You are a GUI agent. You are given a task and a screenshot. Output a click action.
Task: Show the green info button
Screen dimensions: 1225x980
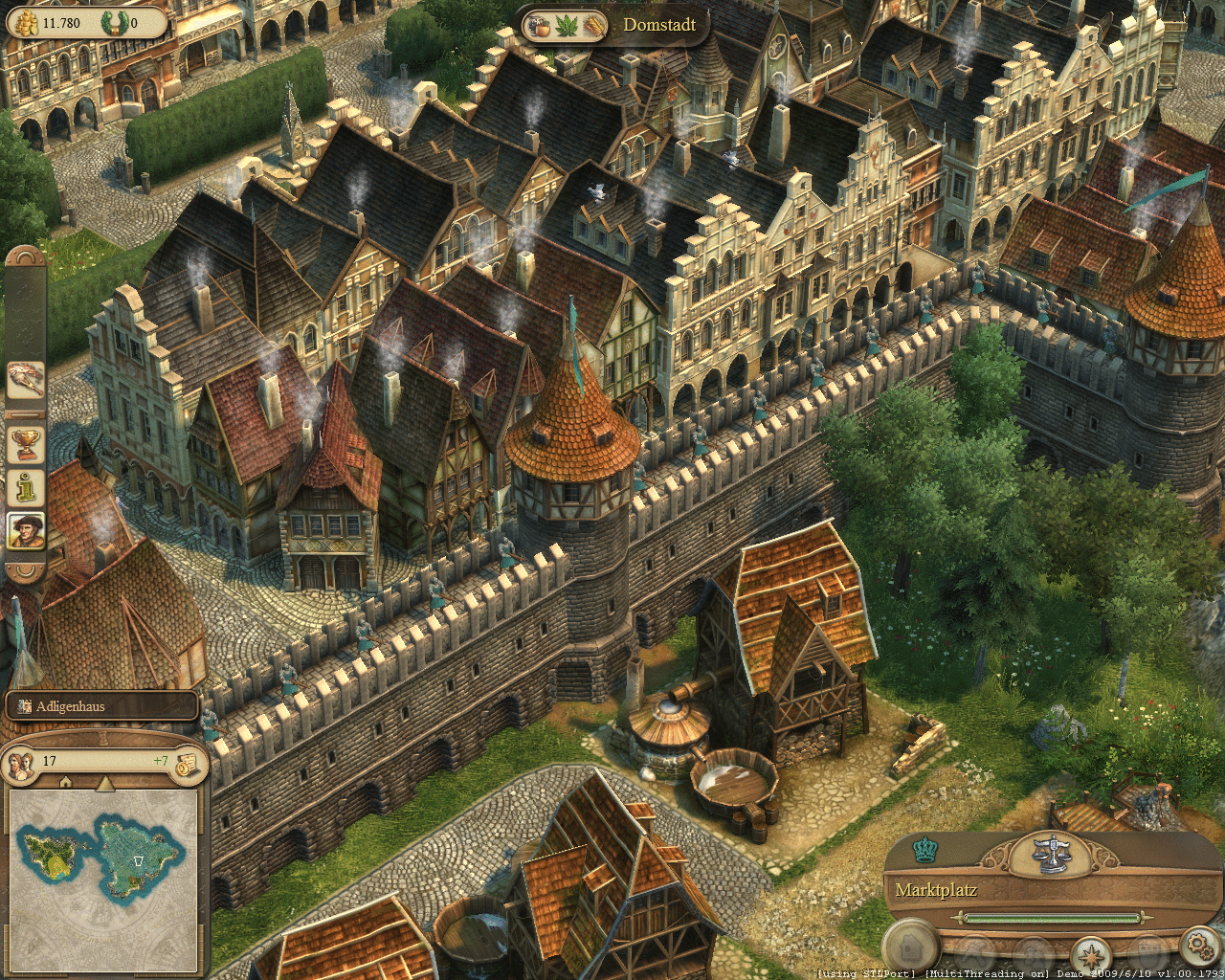[26, 487]
